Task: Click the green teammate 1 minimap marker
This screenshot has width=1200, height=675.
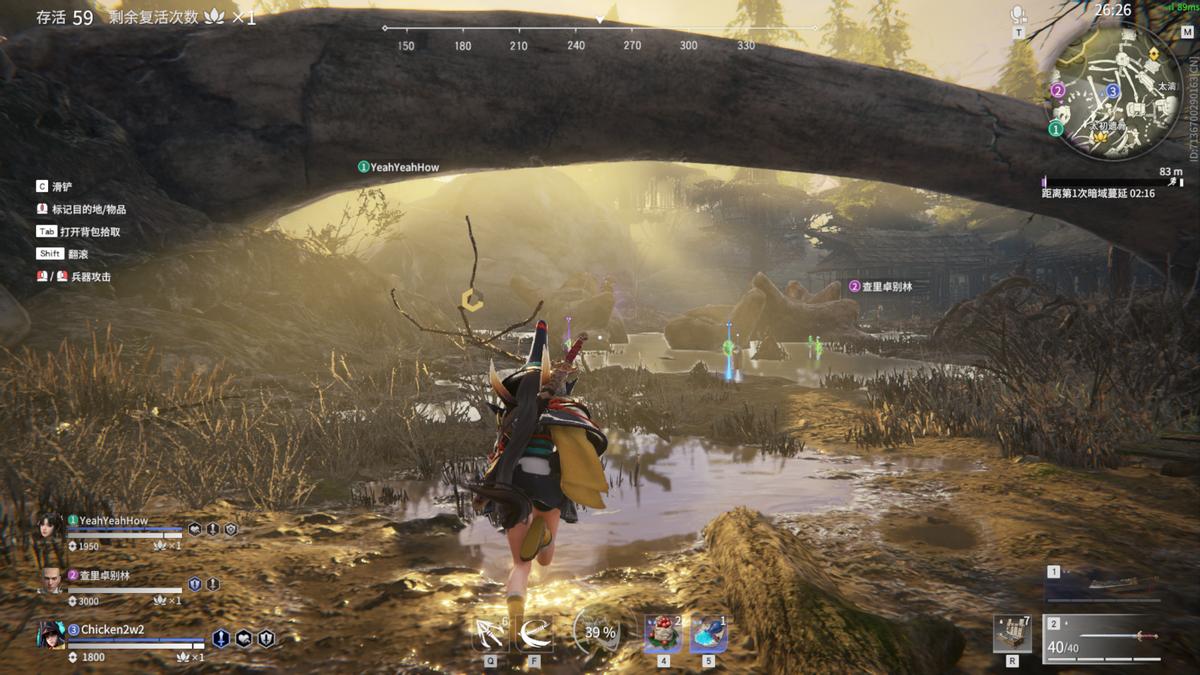Action: pyautogui.click(x=1056, y=129)
